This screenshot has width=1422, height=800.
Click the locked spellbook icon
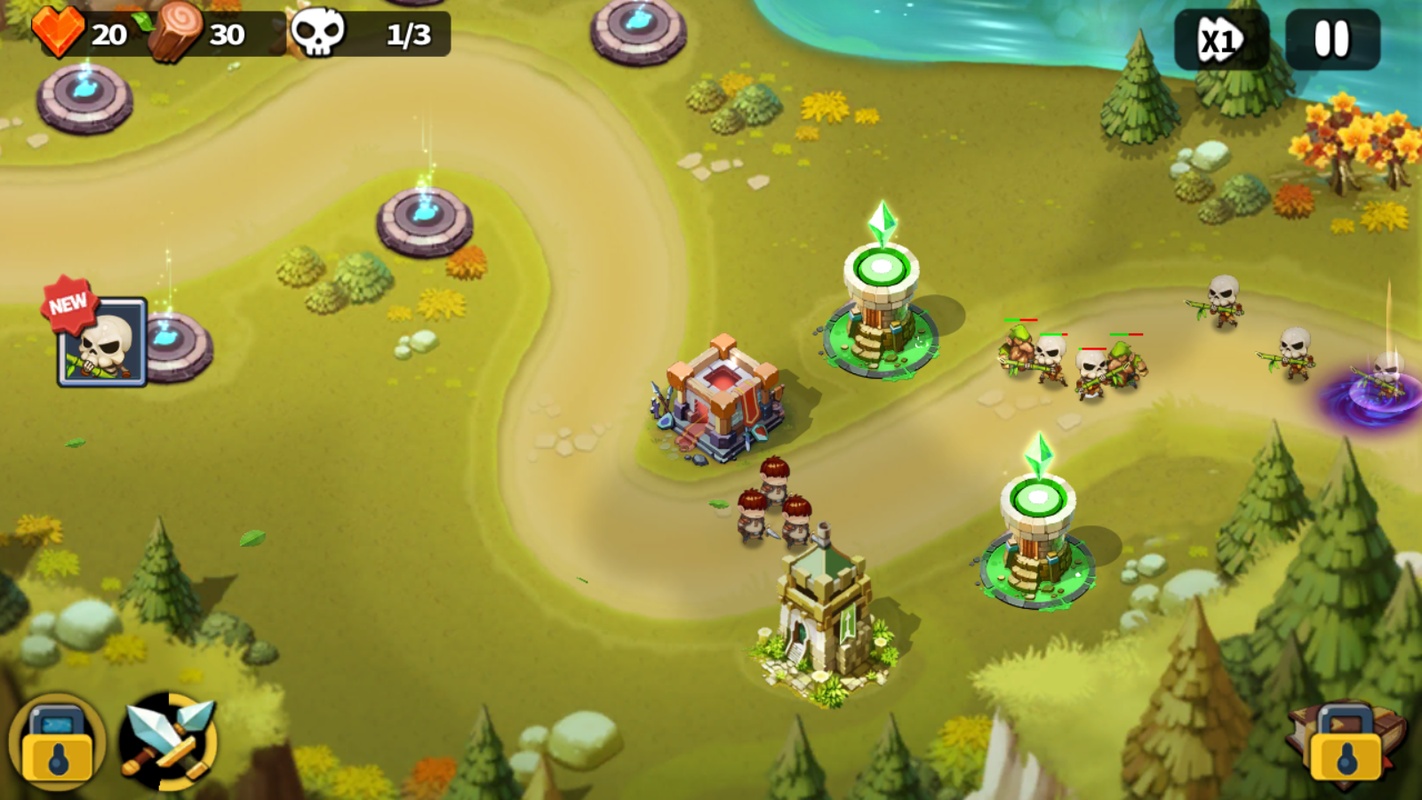(1345, 744)
